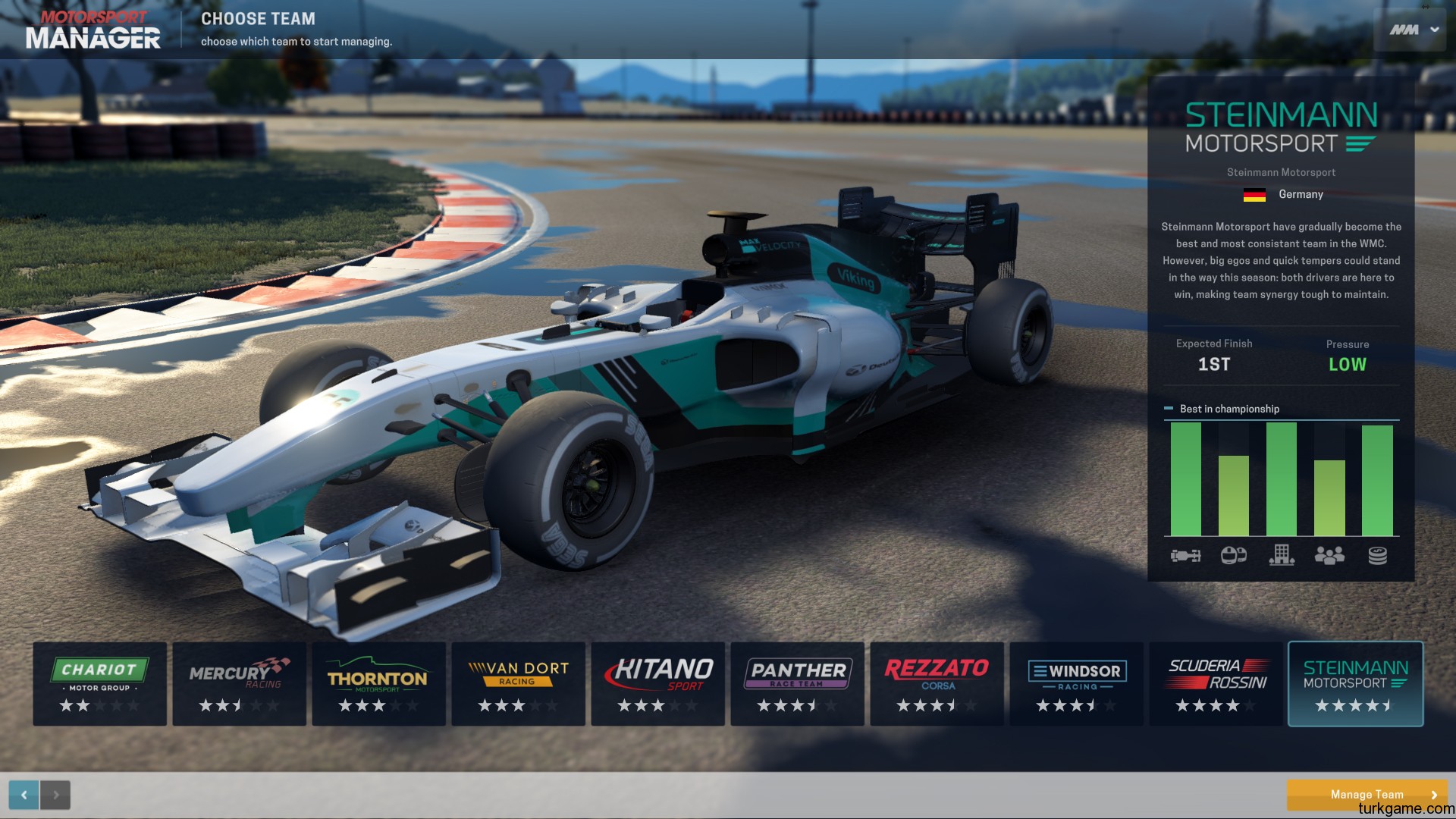This screenshot has height=819, width=1456.
Task: Go back with the left arrow button
Action: coord(24,795)
